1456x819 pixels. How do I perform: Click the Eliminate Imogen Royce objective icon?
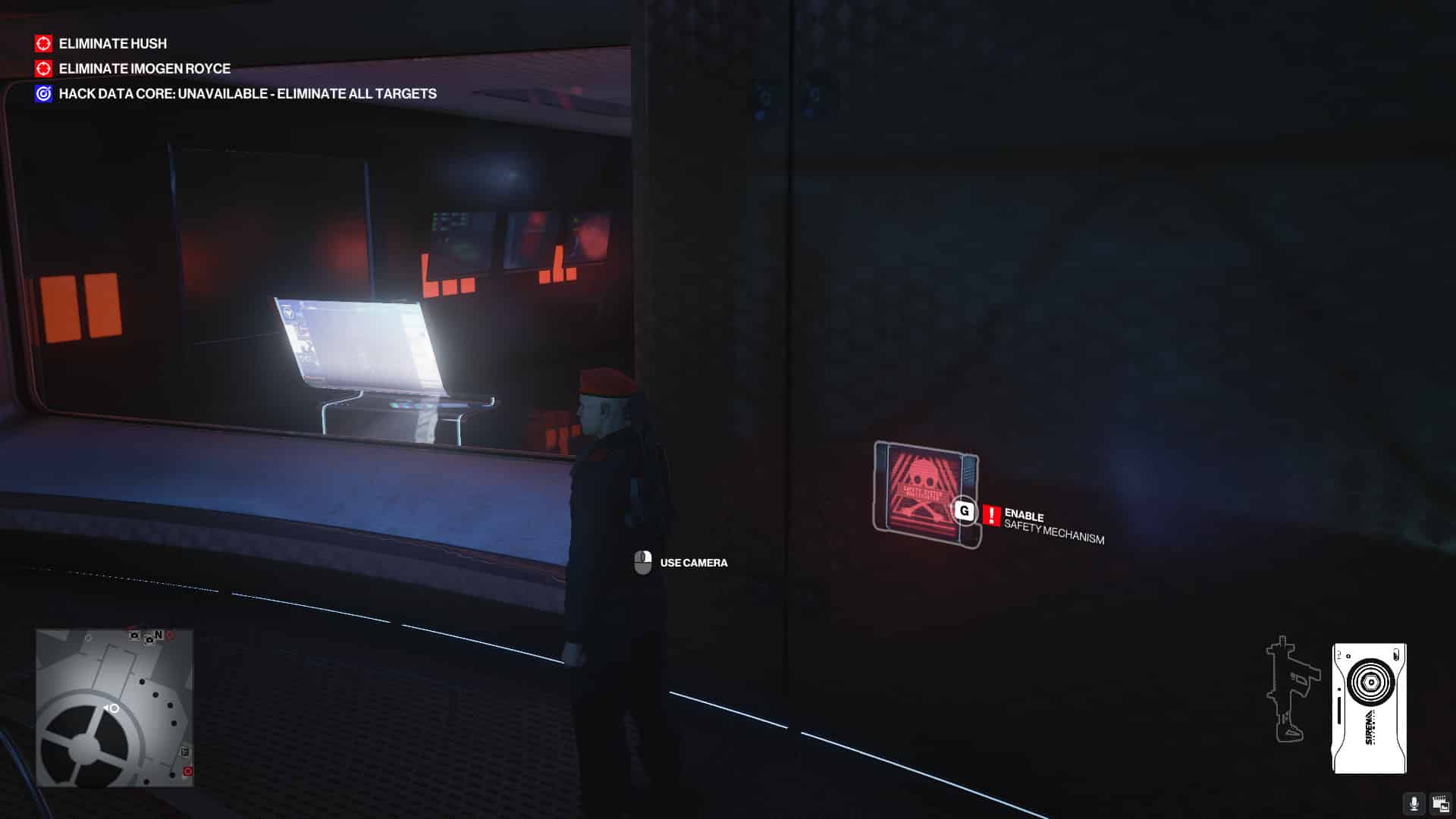point(42,68)
